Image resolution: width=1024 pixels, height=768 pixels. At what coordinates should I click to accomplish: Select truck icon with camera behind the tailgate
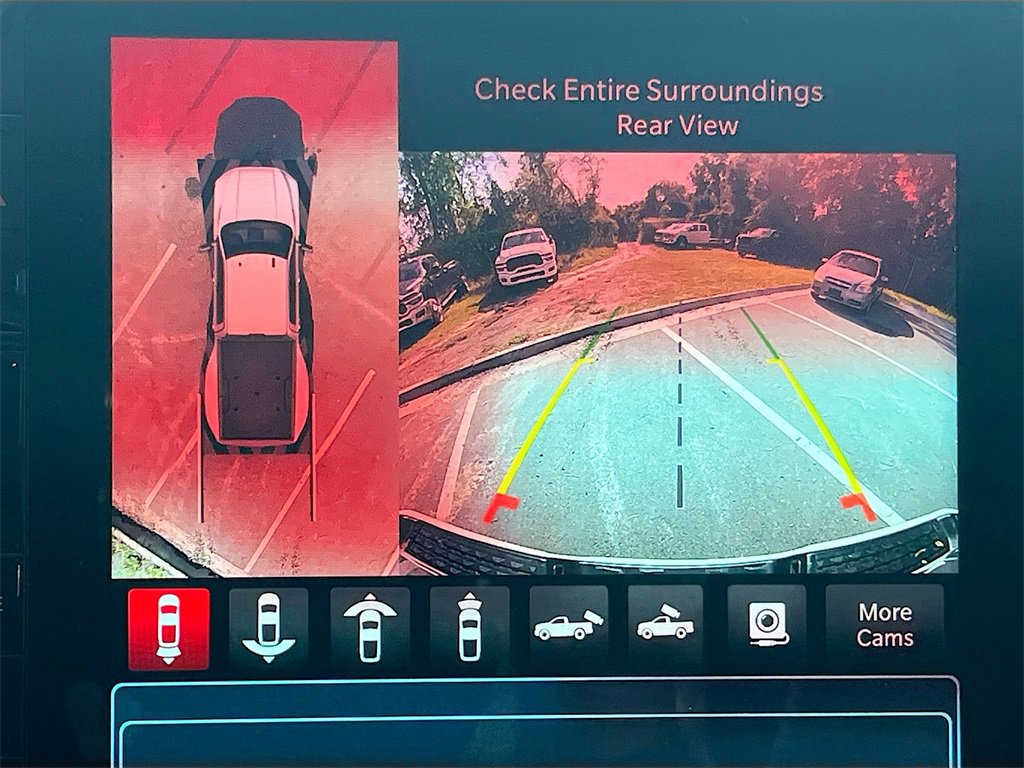pos(568,626)
